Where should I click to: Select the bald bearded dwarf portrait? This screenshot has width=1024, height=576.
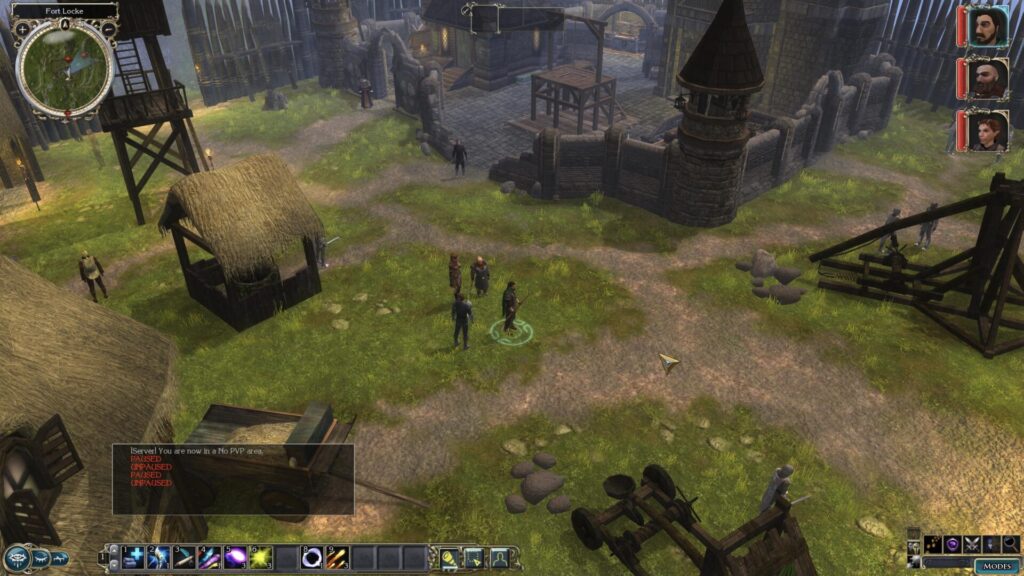[986, 78]
